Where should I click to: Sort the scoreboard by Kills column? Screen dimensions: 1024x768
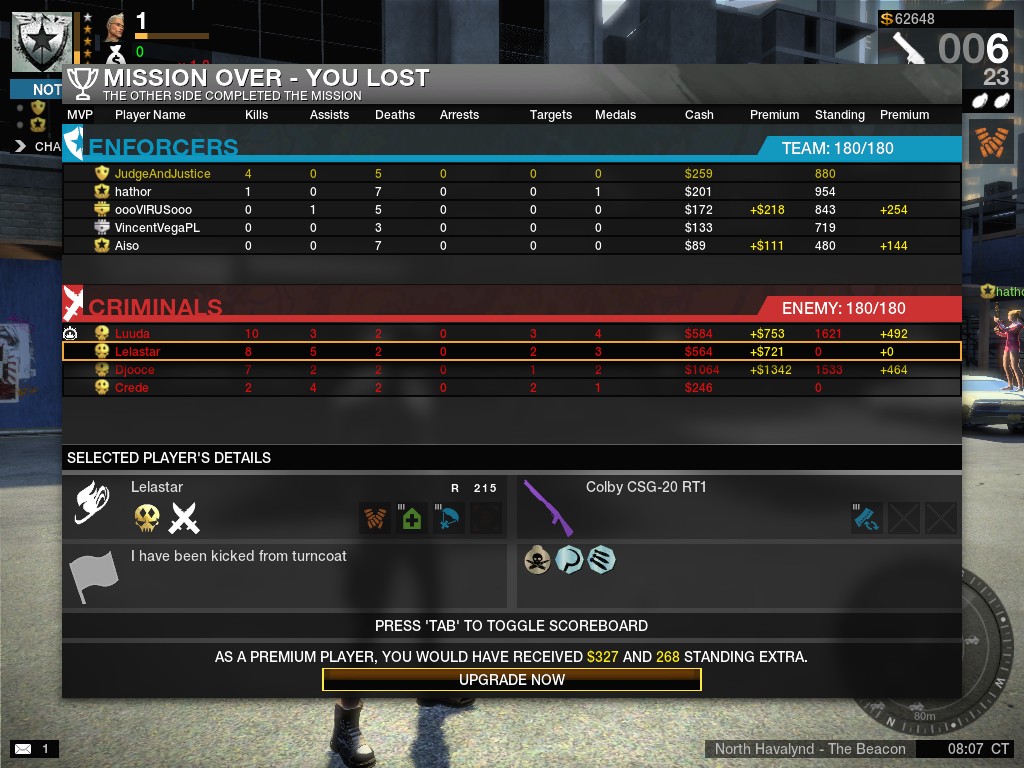point(257,115)
